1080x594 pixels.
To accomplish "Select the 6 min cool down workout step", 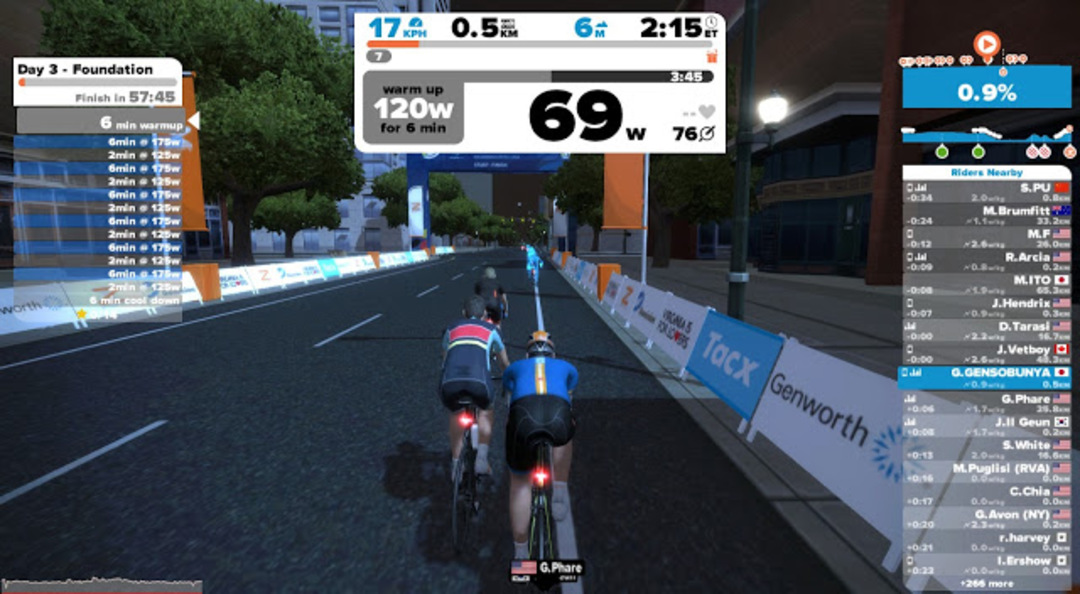I will [x=98, y=300].
